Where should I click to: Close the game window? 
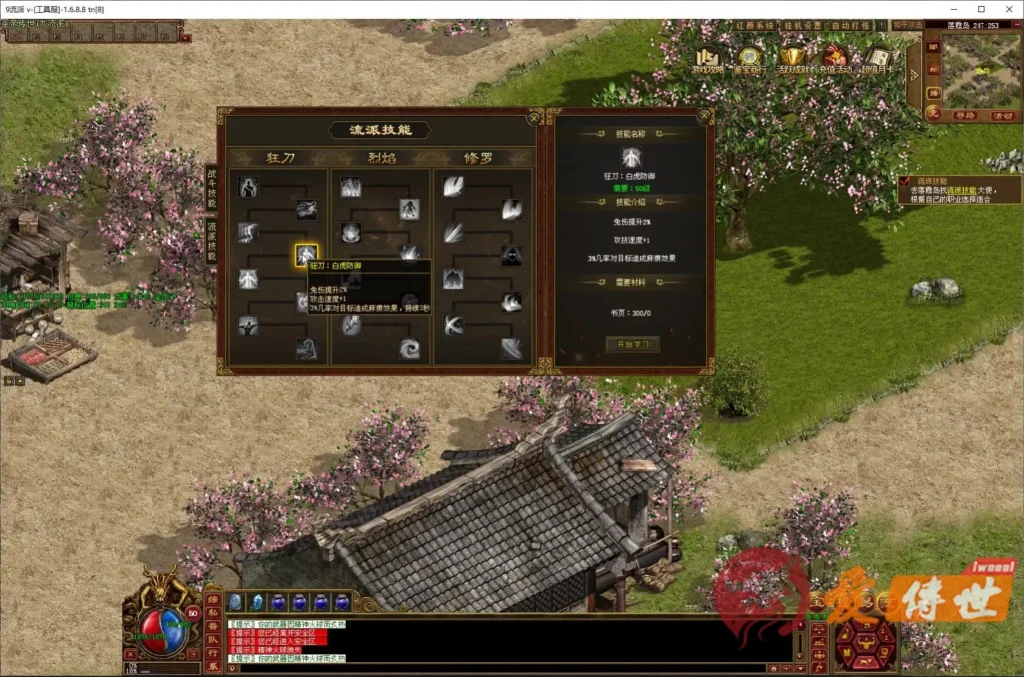click(x=1008, y=9)
